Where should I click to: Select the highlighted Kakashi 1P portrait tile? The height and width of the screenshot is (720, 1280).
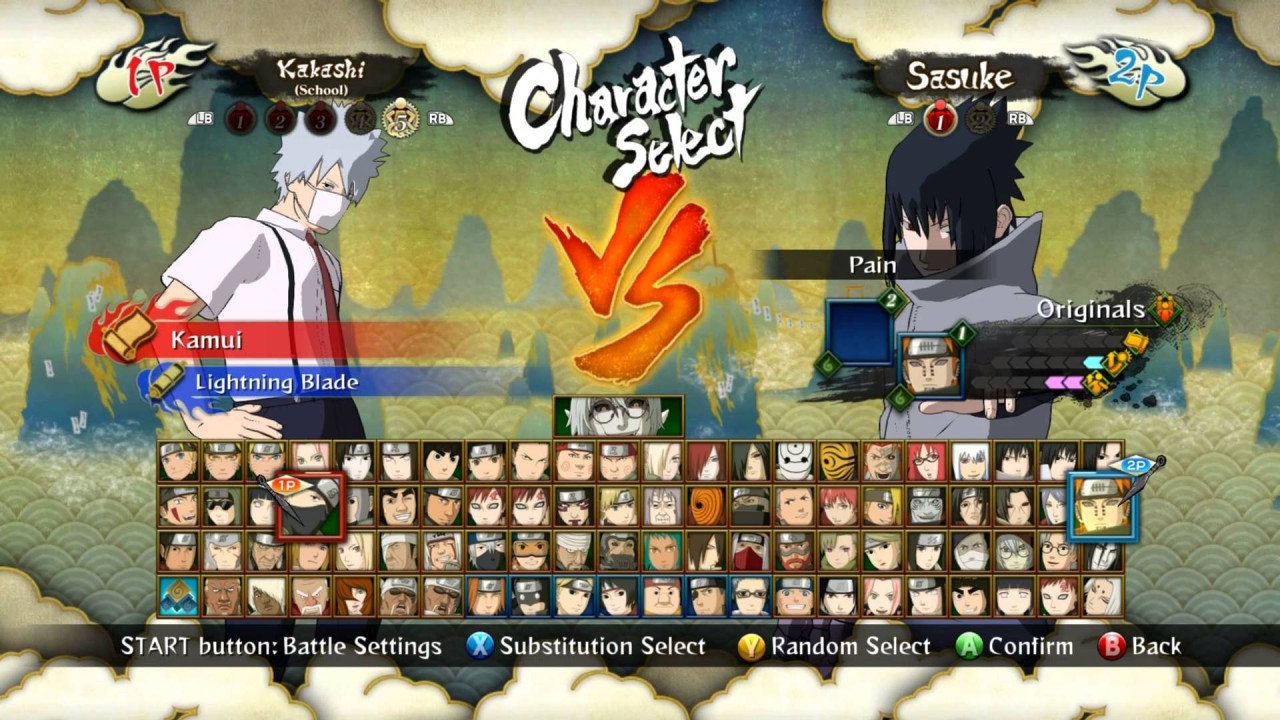tap(310, 507)
